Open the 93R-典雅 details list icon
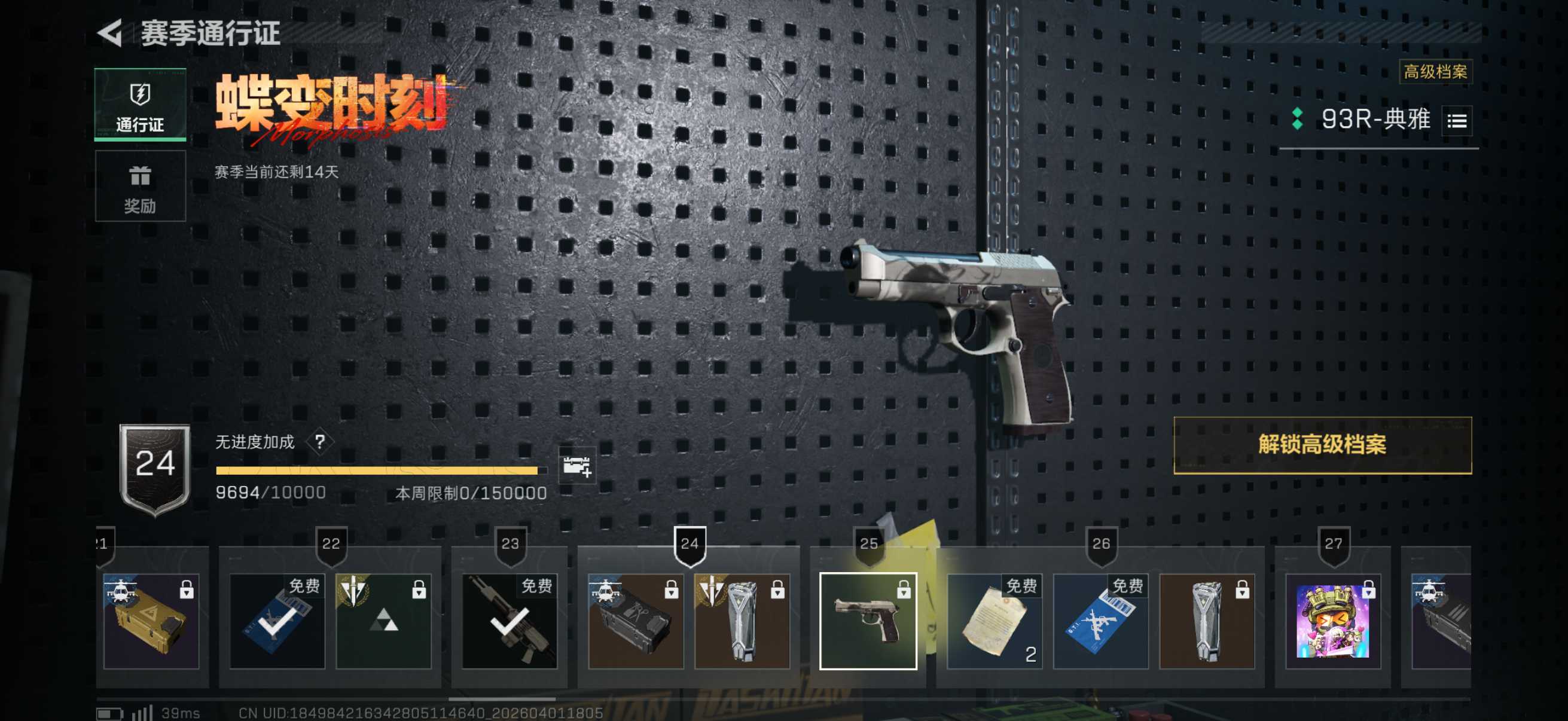Image resolution: width=1568 pixels, height=721 pixels. 1457,121
